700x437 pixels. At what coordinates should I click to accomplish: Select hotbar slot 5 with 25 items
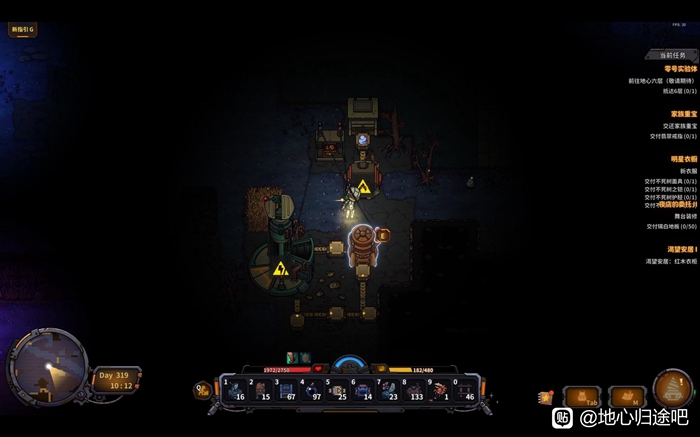coord(337,389)
